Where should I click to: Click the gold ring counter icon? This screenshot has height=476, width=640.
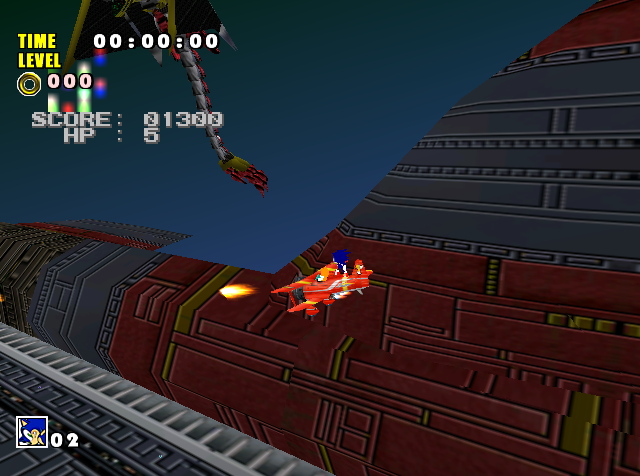tap(29, 83)
